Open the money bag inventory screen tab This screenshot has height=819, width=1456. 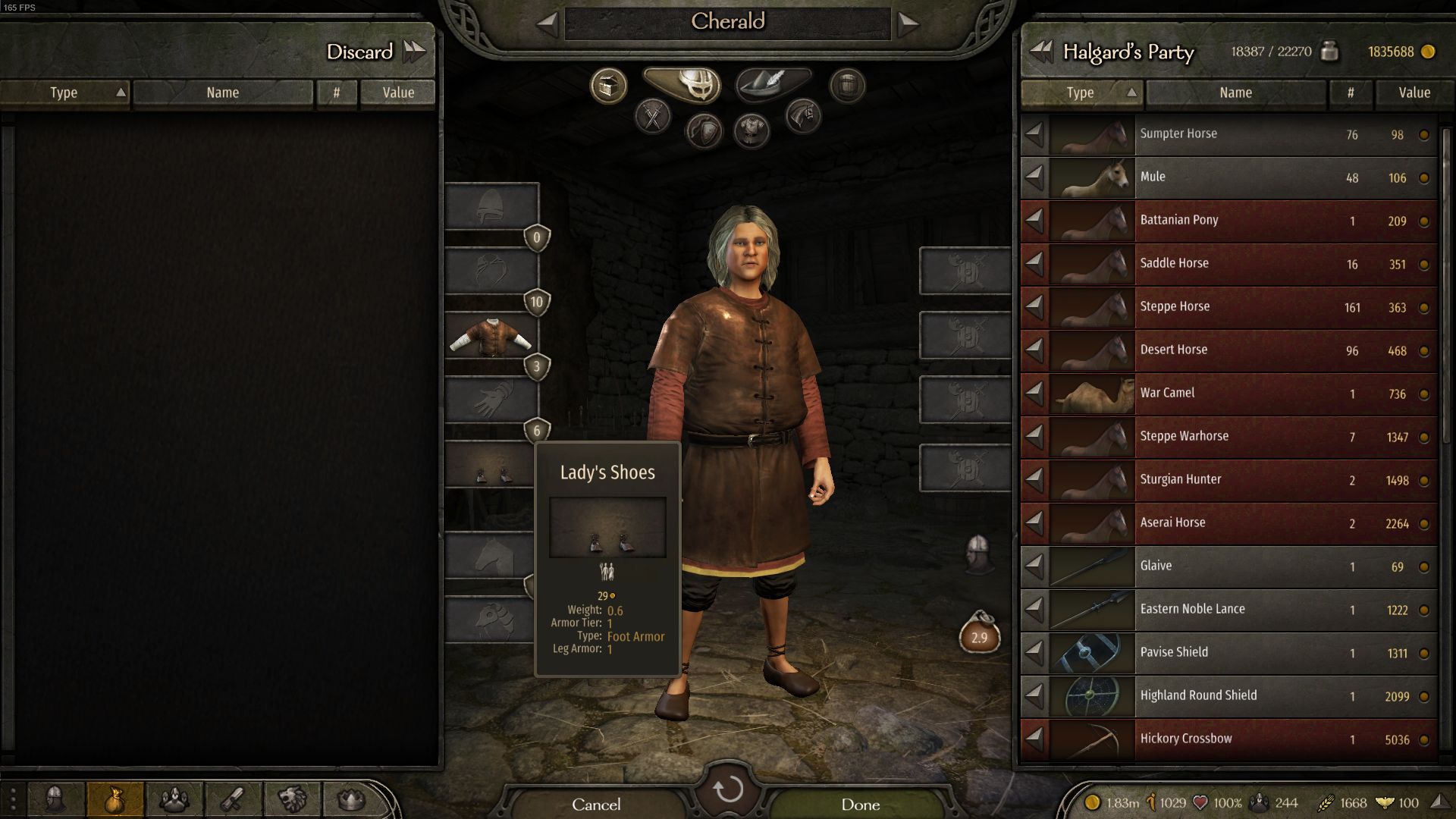[115, 799]
